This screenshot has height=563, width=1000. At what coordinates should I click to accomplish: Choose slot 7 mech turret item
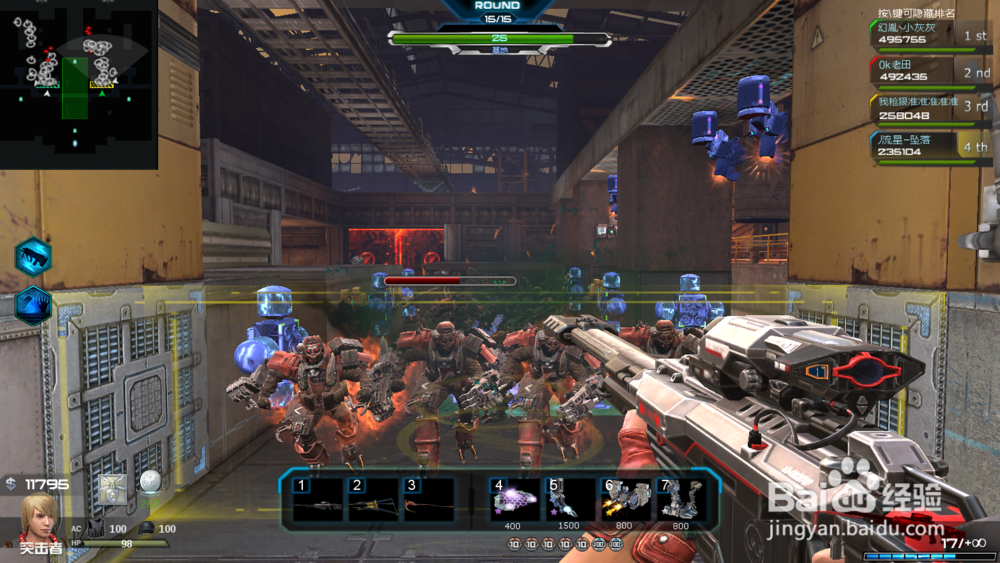pos(680,499)
